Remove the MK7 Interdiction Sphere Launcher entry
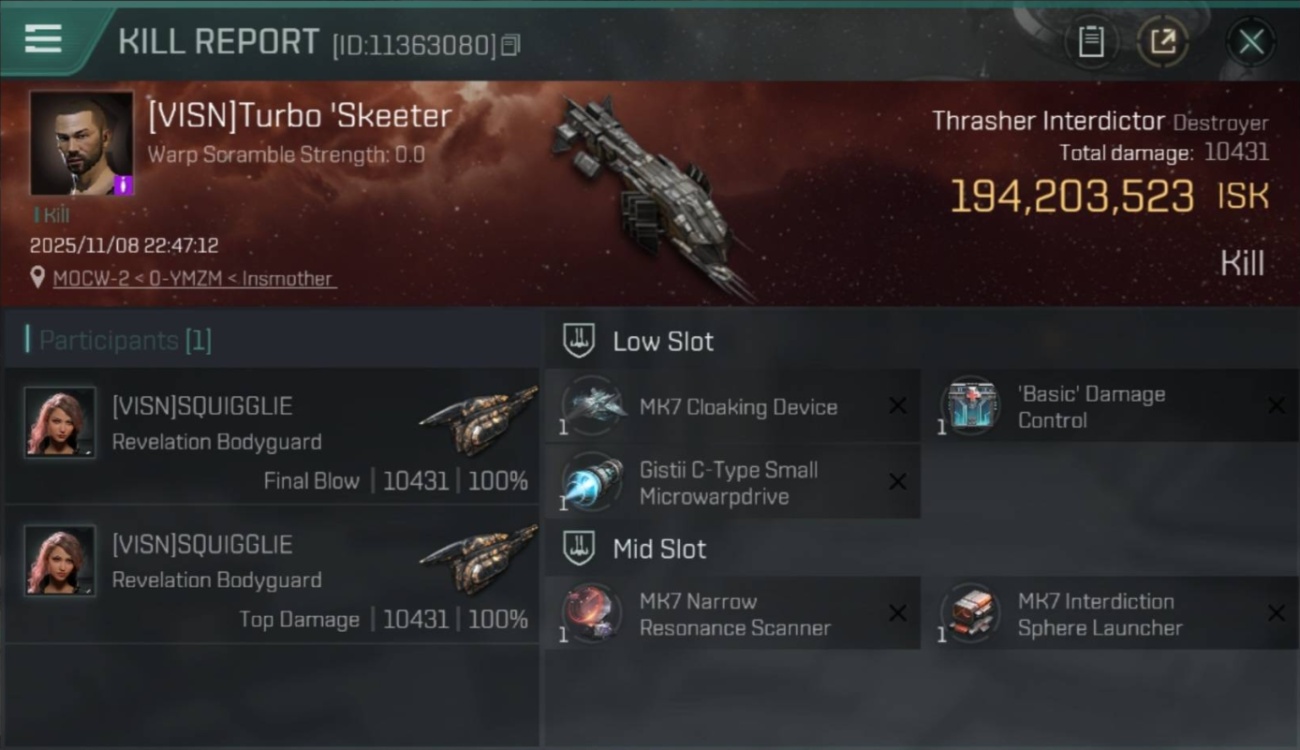Screen dimensions: 1300x750 pyautogui.click(x=1276, y=613)
